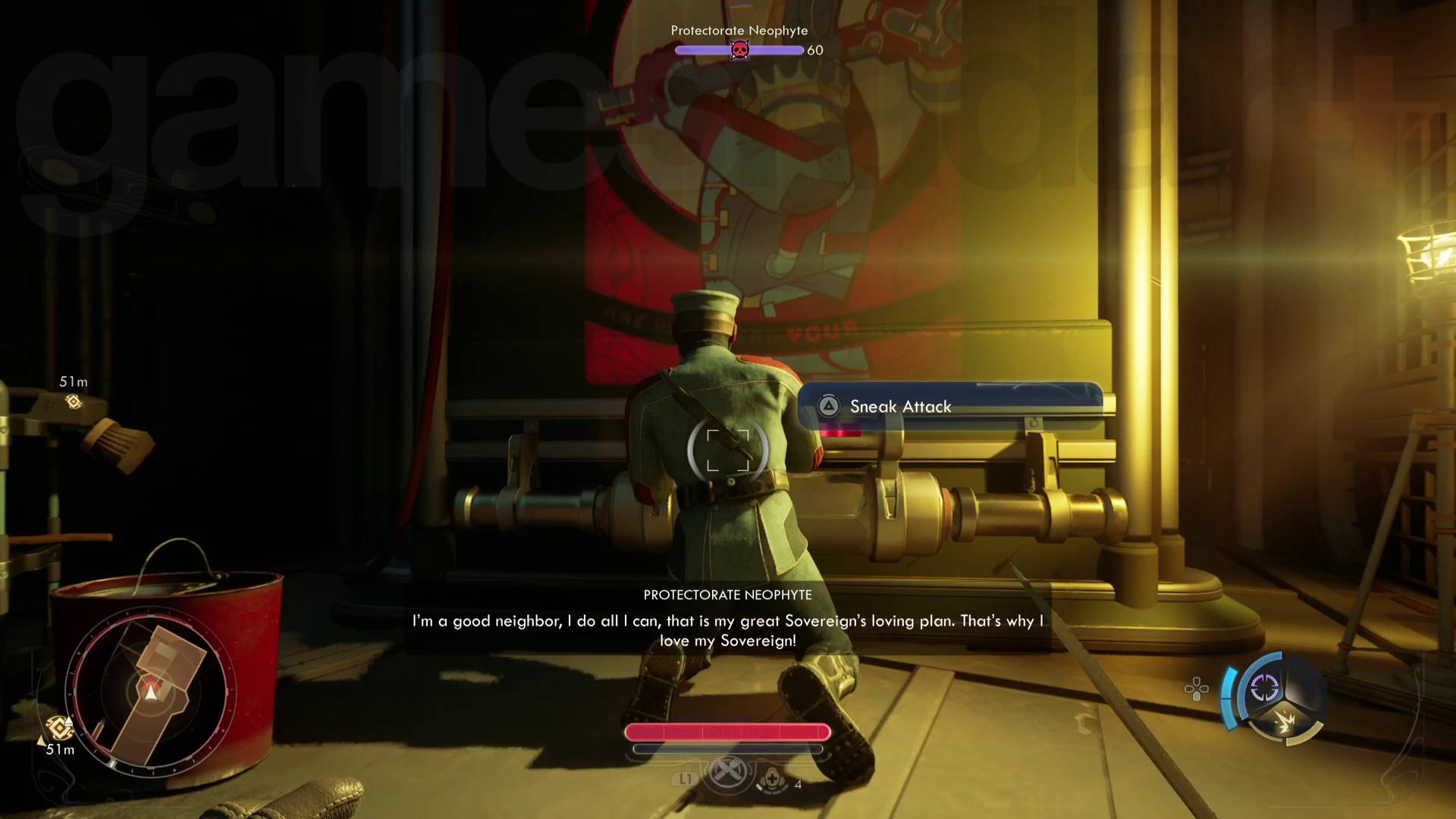The width and height of the screenshot is (1456, 819).
Task: Activate the crossed knife and fork ability
Action: [727, 773]
